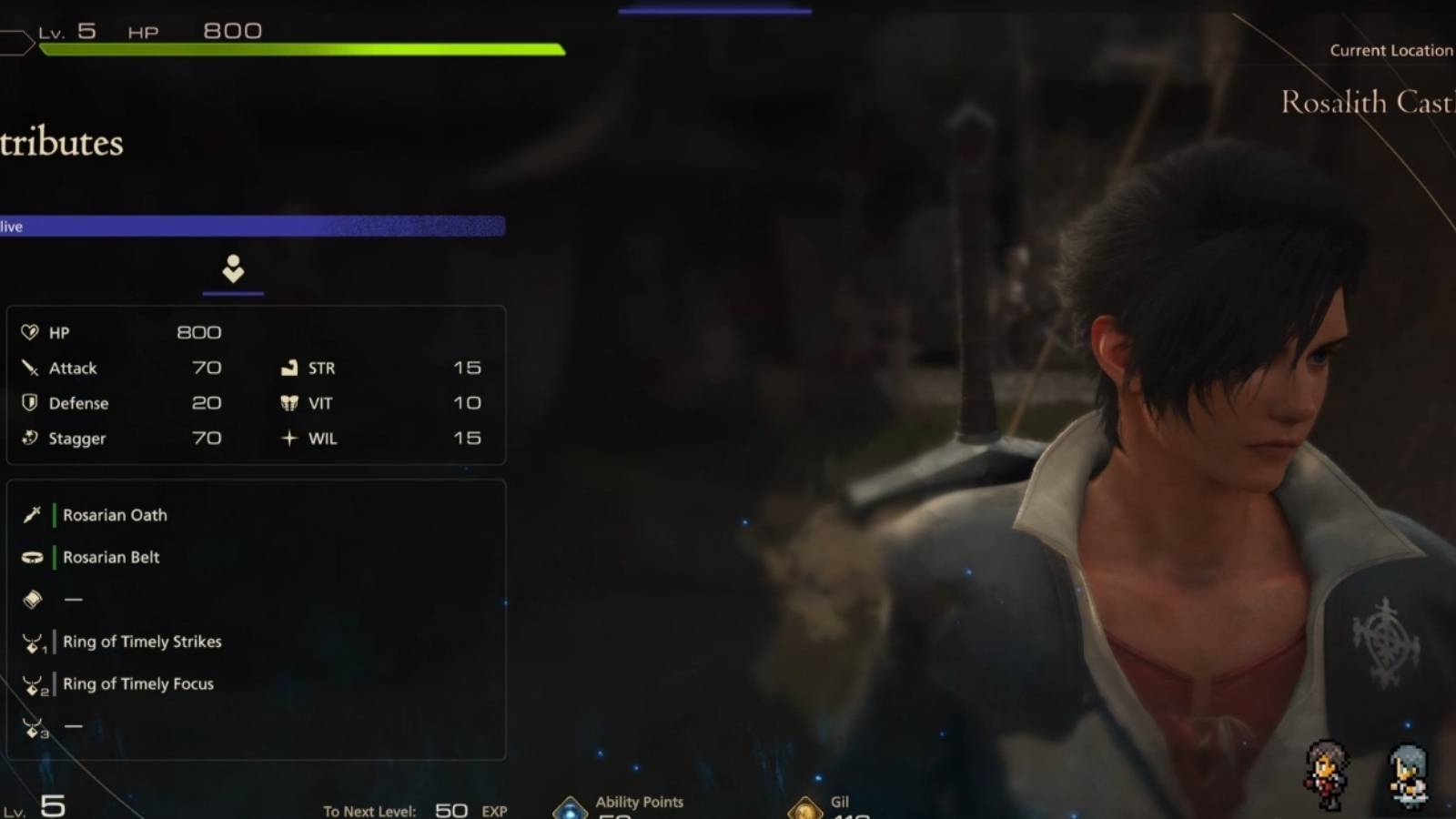Screen dimensions: 1456x819
Task: Click the Defense shield icon
Action: point(29,402)
